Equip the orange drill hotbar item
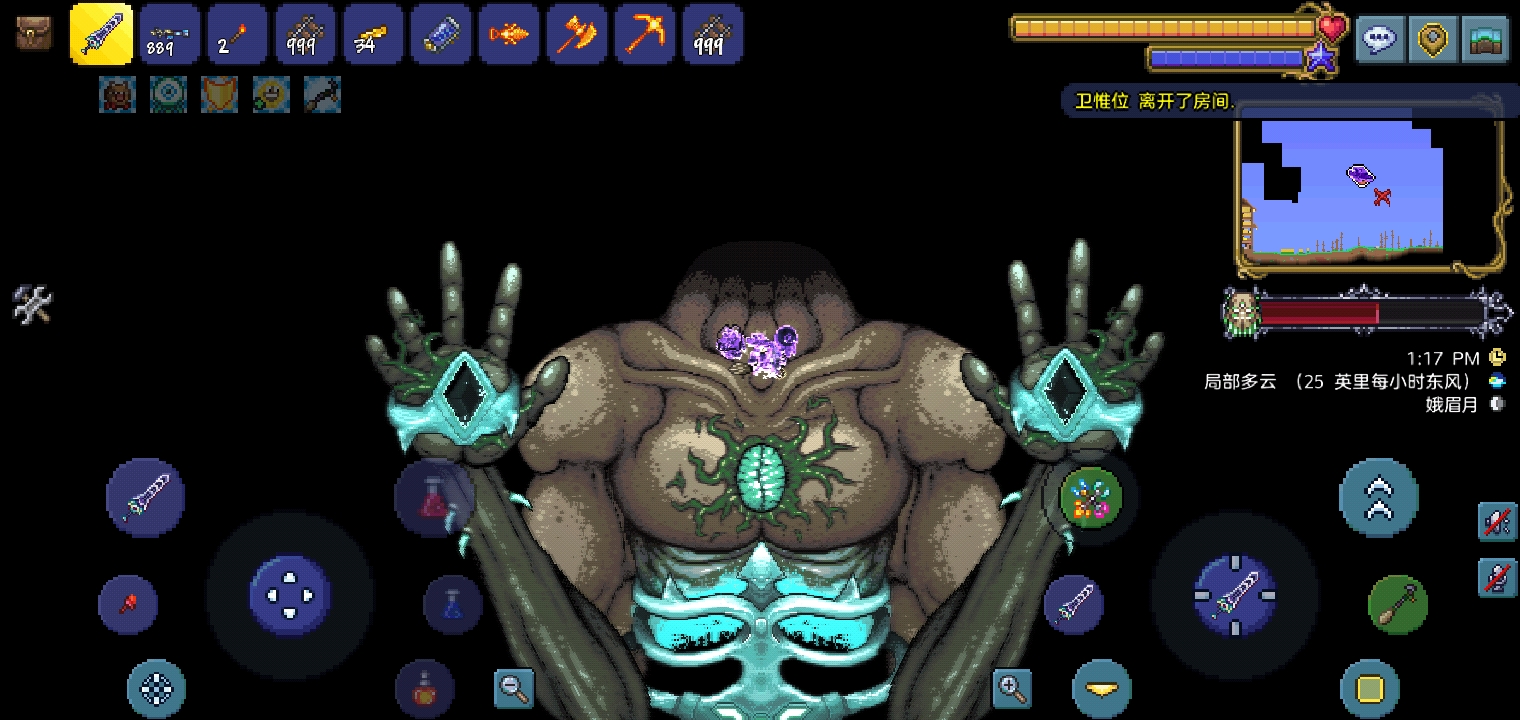Screen dimensions: 1520x720 click(508, 34)
